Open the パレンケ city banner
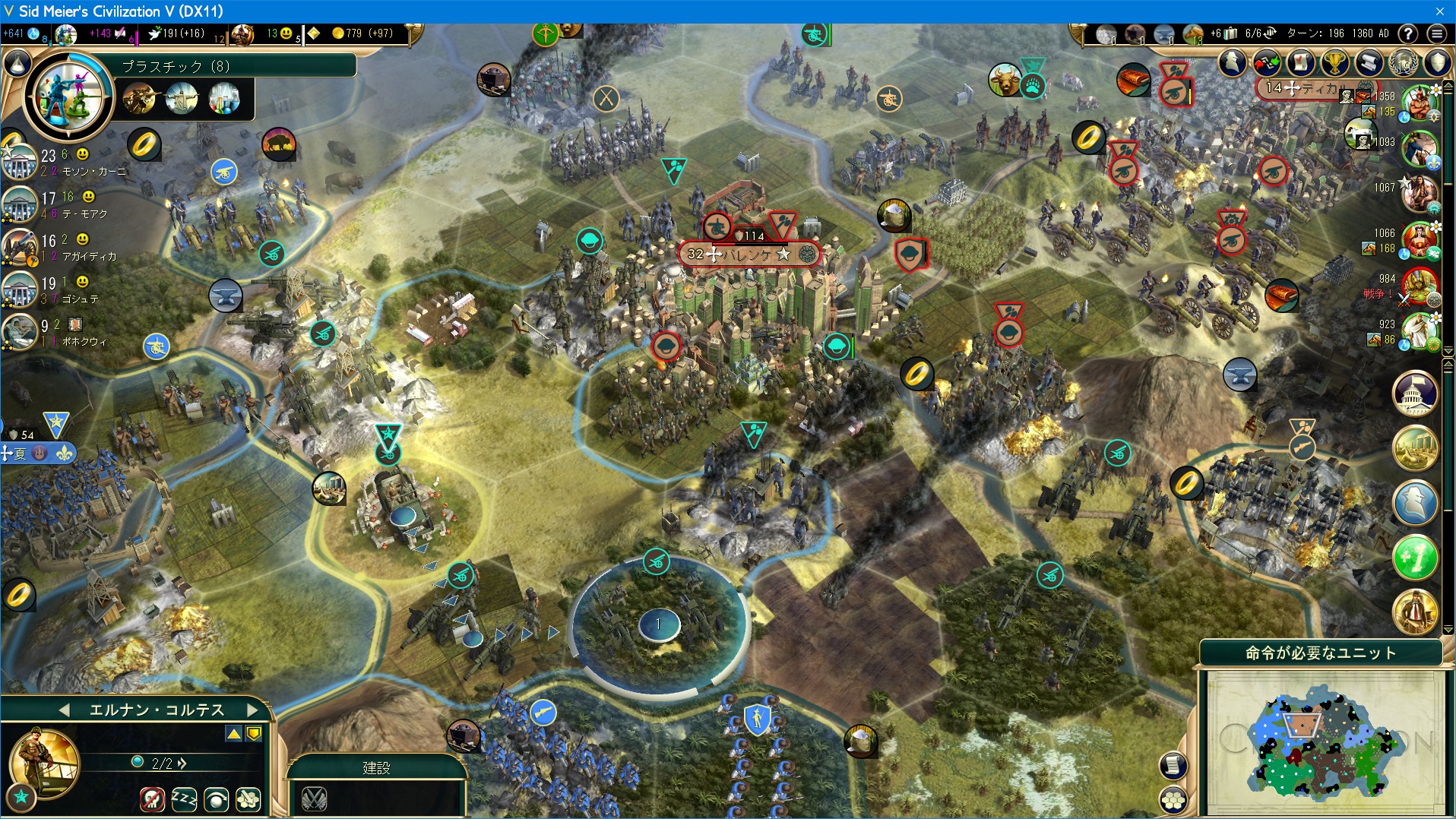 coord(749,255)
